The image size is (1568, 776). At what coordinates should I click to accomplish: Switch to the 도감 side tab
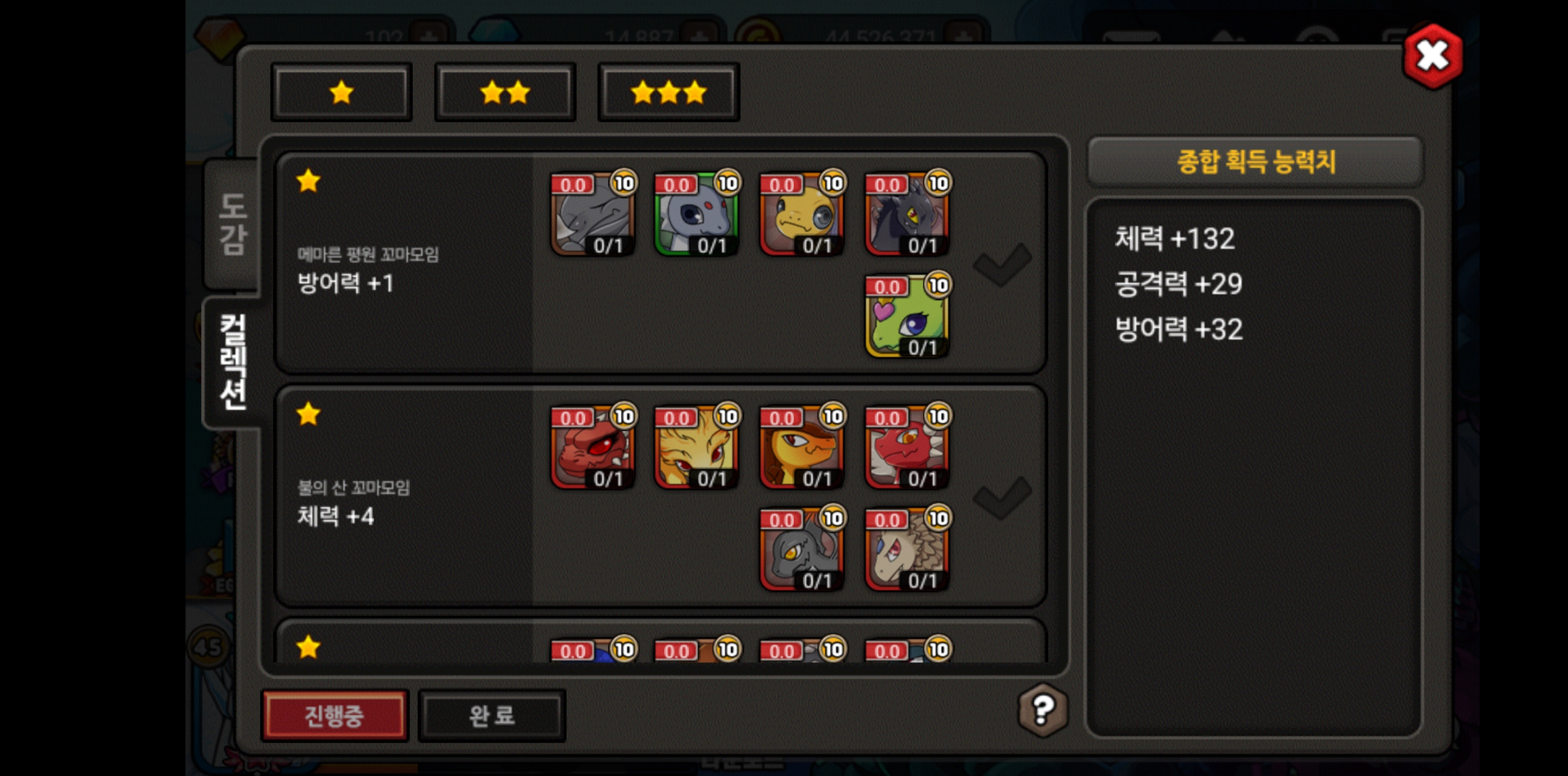232,223
